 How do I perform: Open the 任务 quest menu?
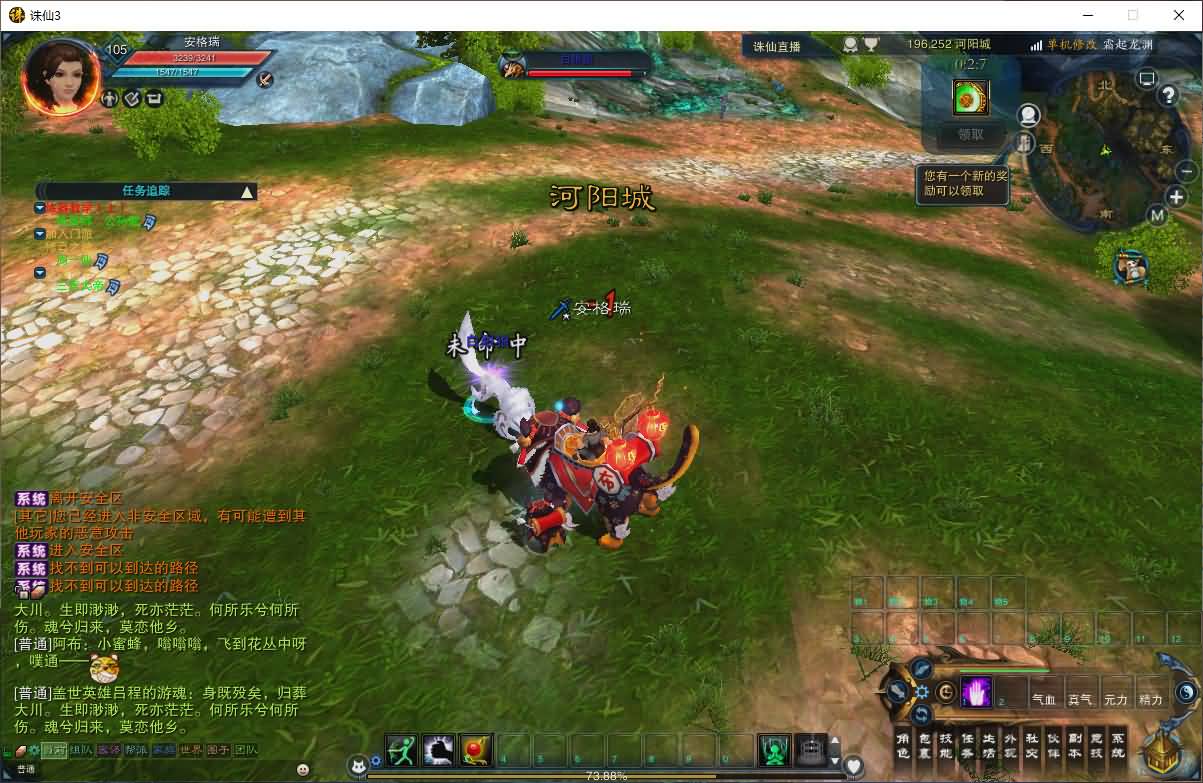tap(968, 745)
